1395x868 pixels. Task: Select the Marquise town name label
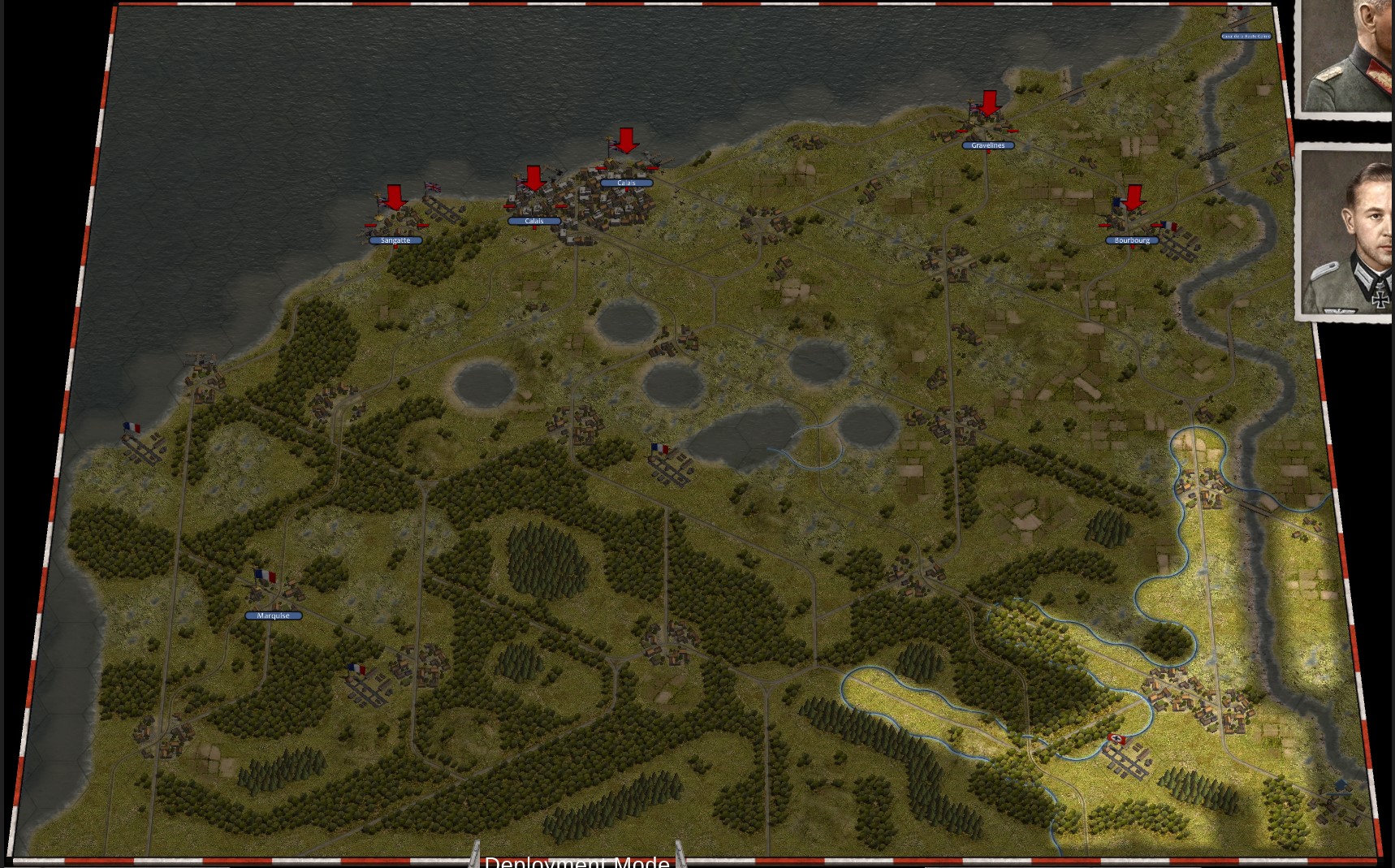click(274, 615)
